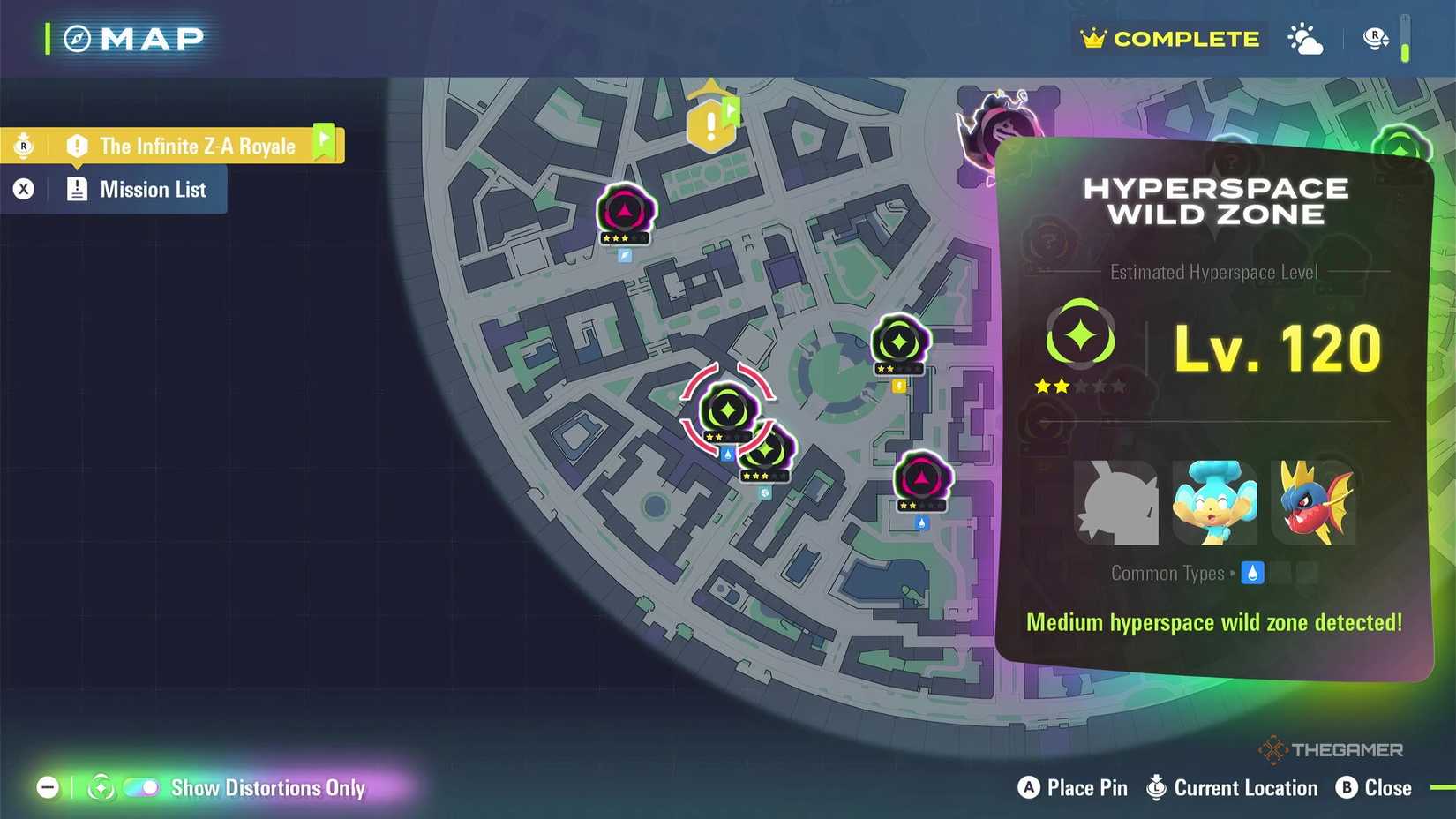Image resolution: width=1456 pixels, height=819 pixels.
Task: Open the Mission List
Action: 153,189
